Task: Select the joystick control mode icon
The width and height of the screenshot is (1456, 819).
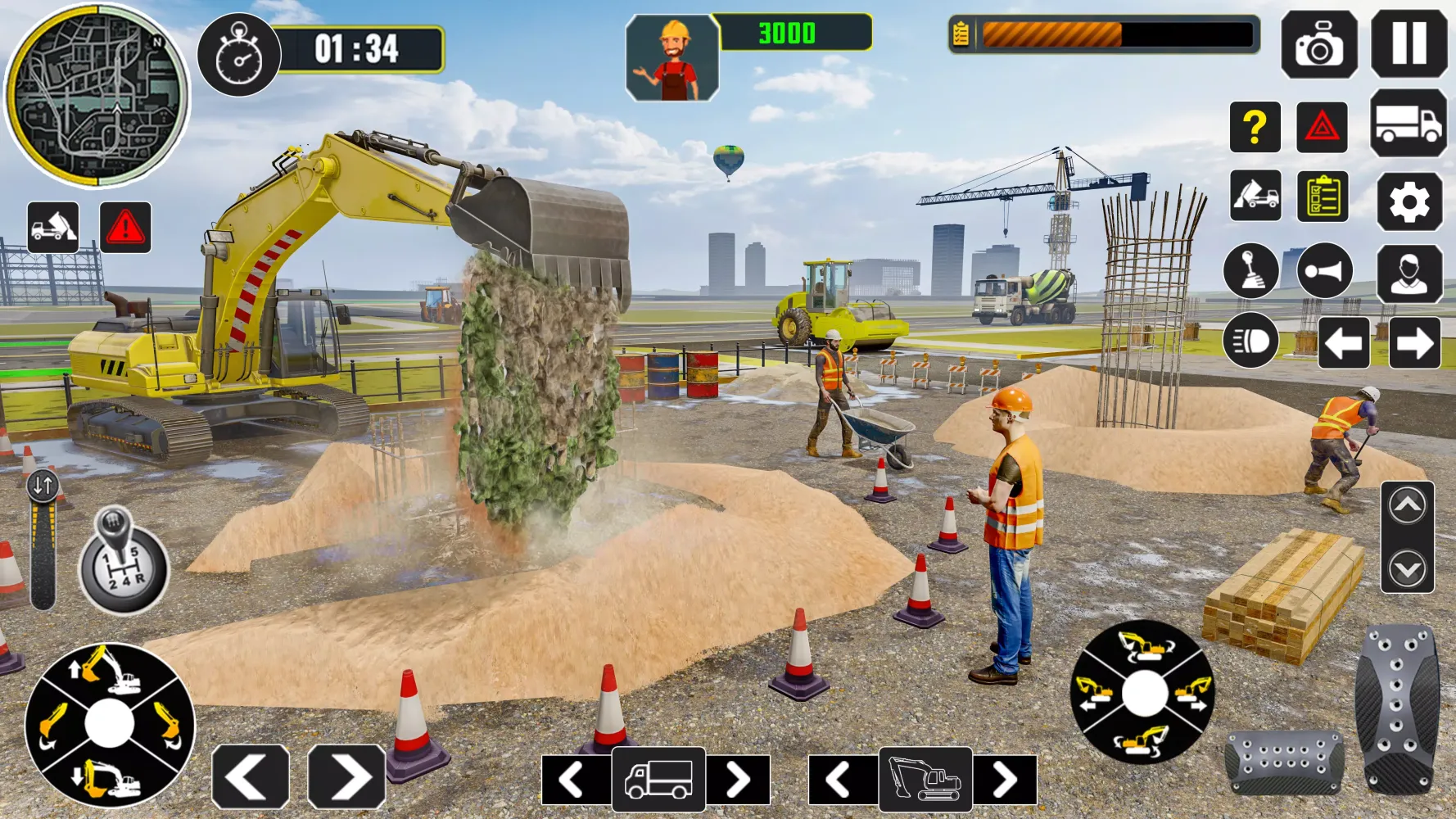Action: (x=1251, y=273)
